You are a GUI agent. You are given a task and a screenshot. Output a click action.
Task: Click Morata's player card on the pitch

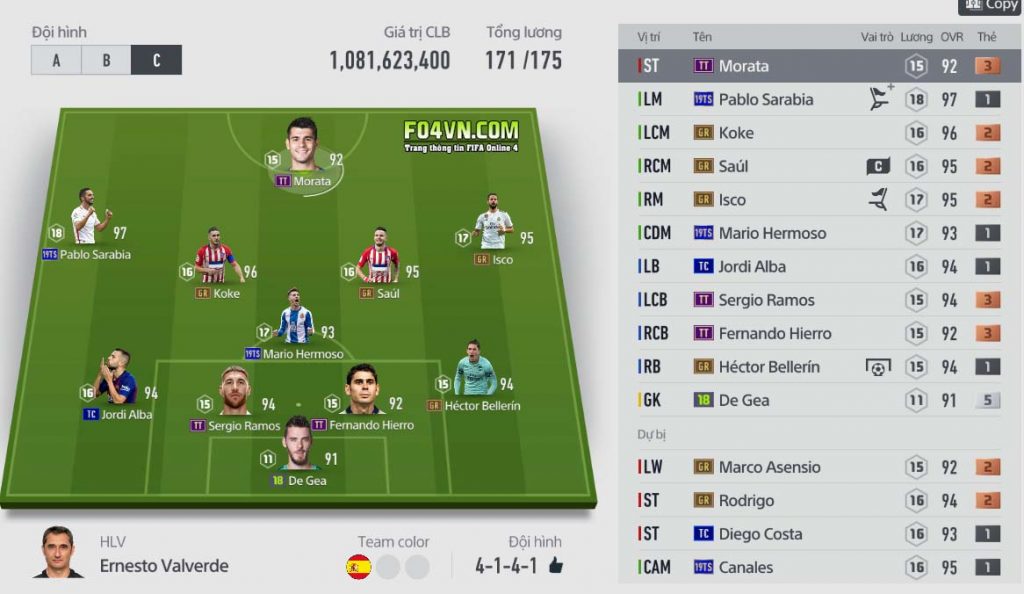click(302, 150)
